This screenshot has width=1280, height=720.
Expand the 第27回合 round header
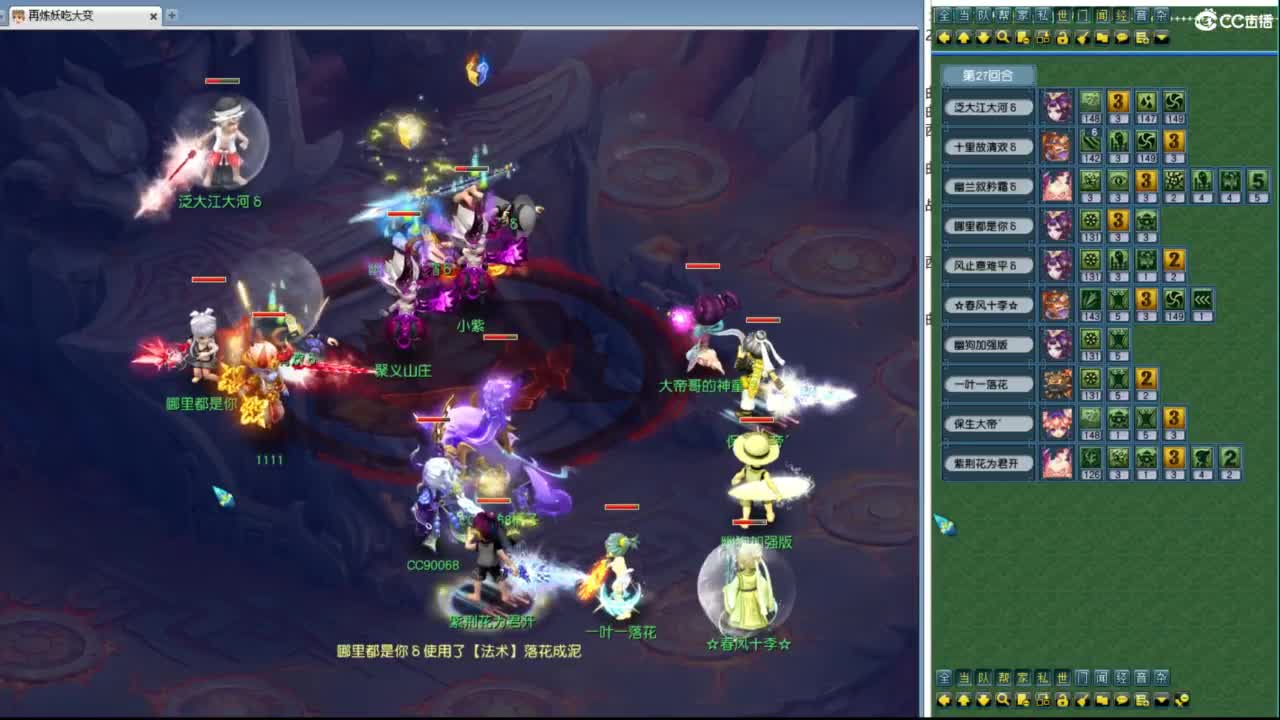pos(985,76)
